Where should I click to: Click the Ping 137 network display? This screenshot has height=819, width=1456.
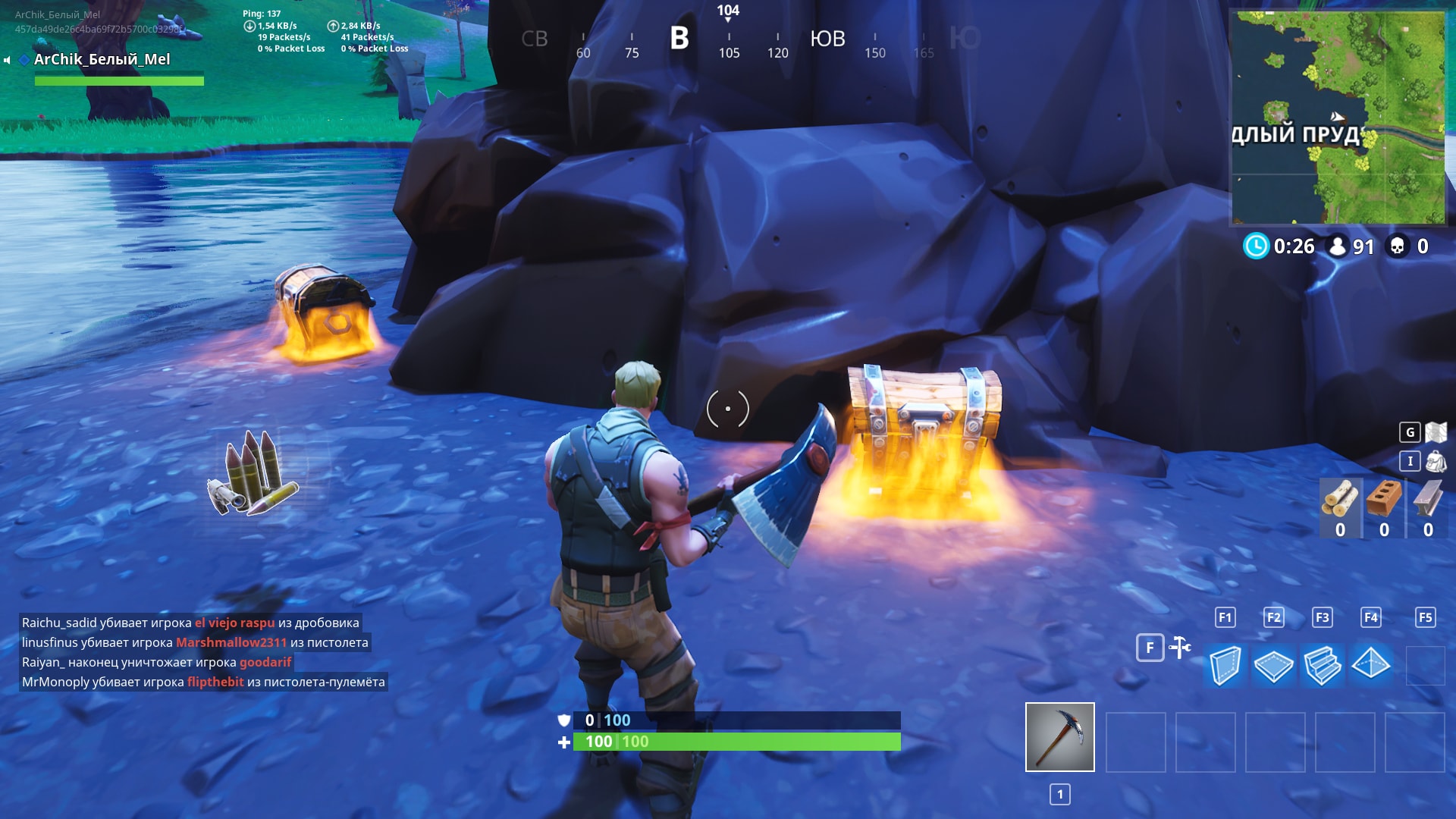[259, 12]
